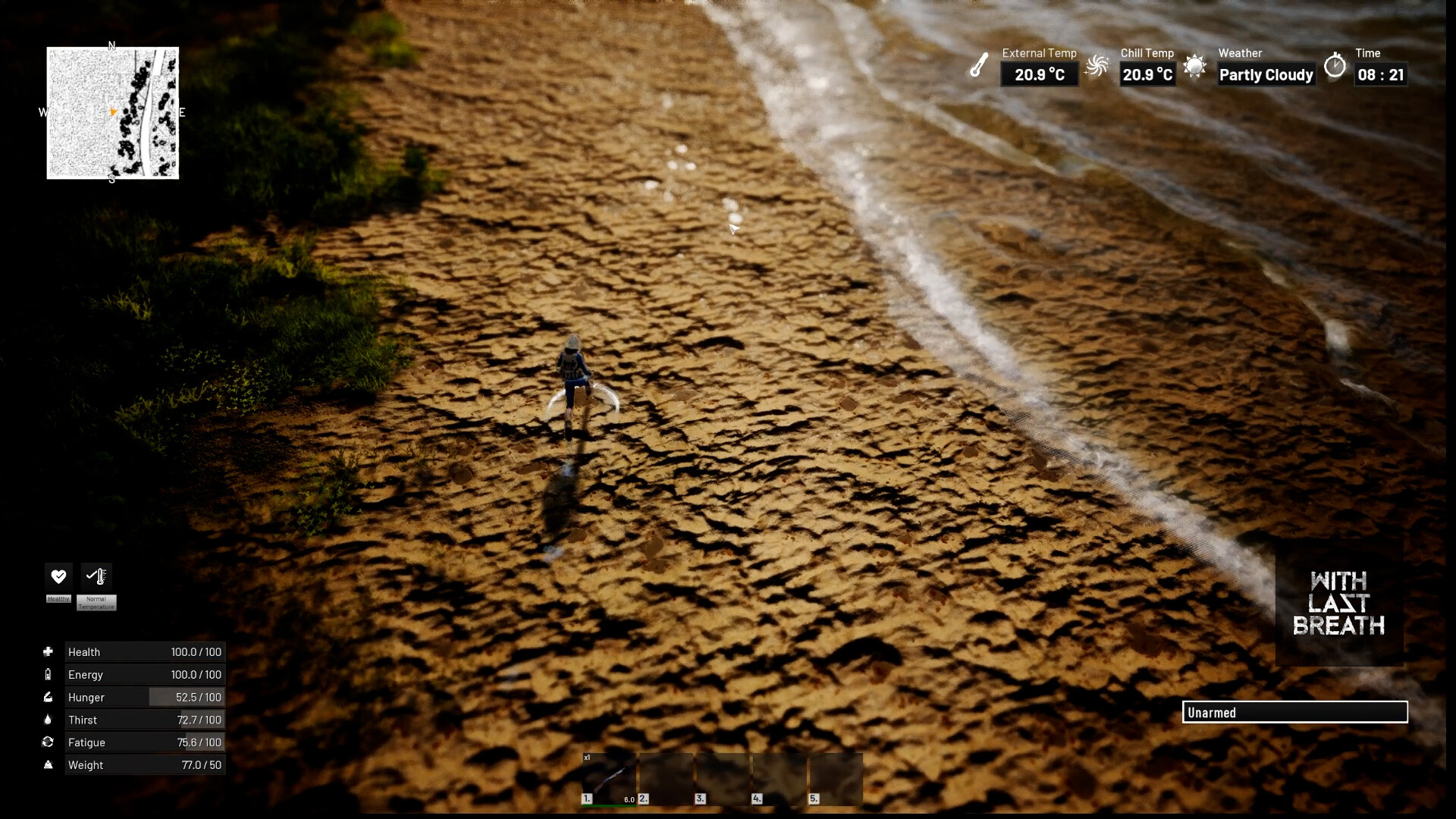Toggle the Normal Temperature status badge
This screenshot has height=819, width=1456.
(x=96, y=602)
